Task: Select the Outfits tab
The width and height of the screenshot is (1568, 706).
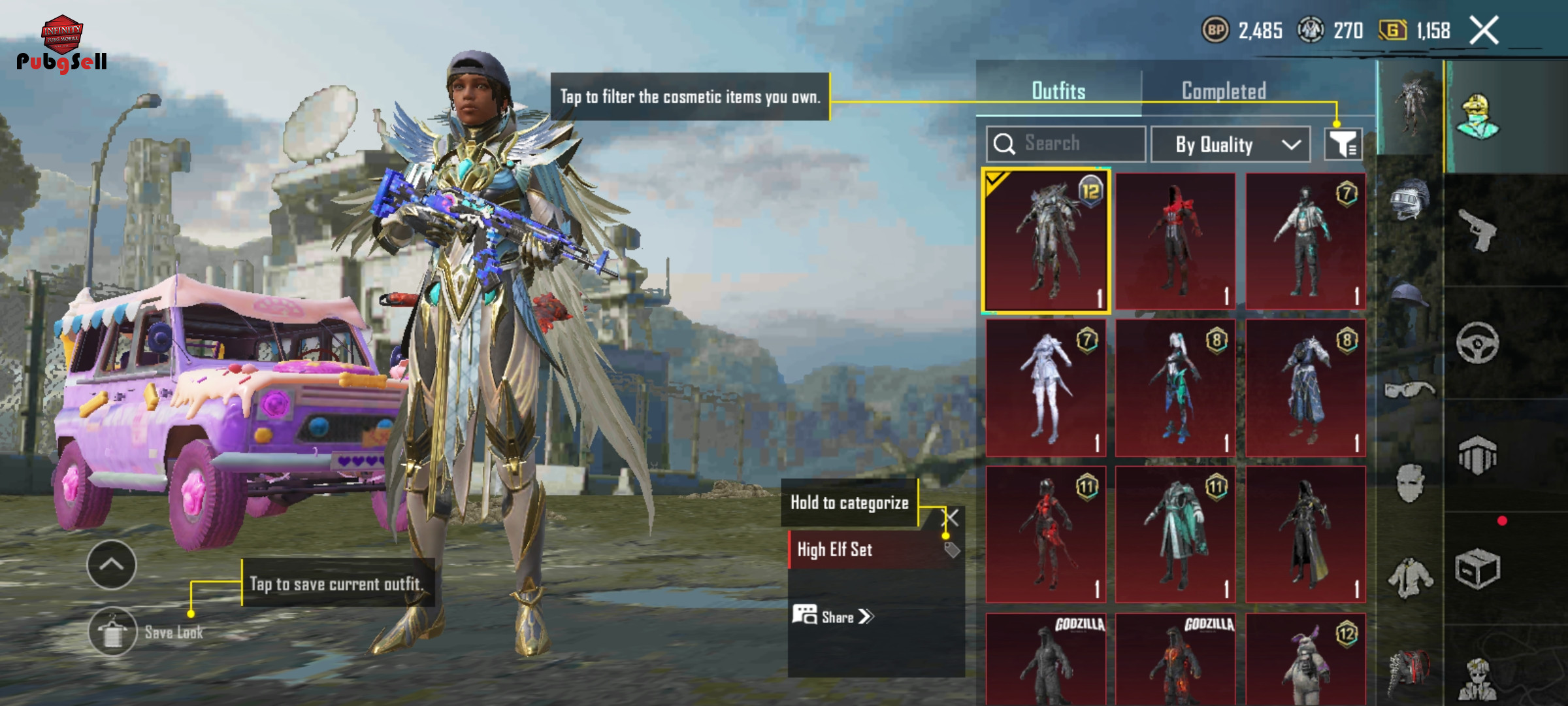Action: click(1058, 91)
